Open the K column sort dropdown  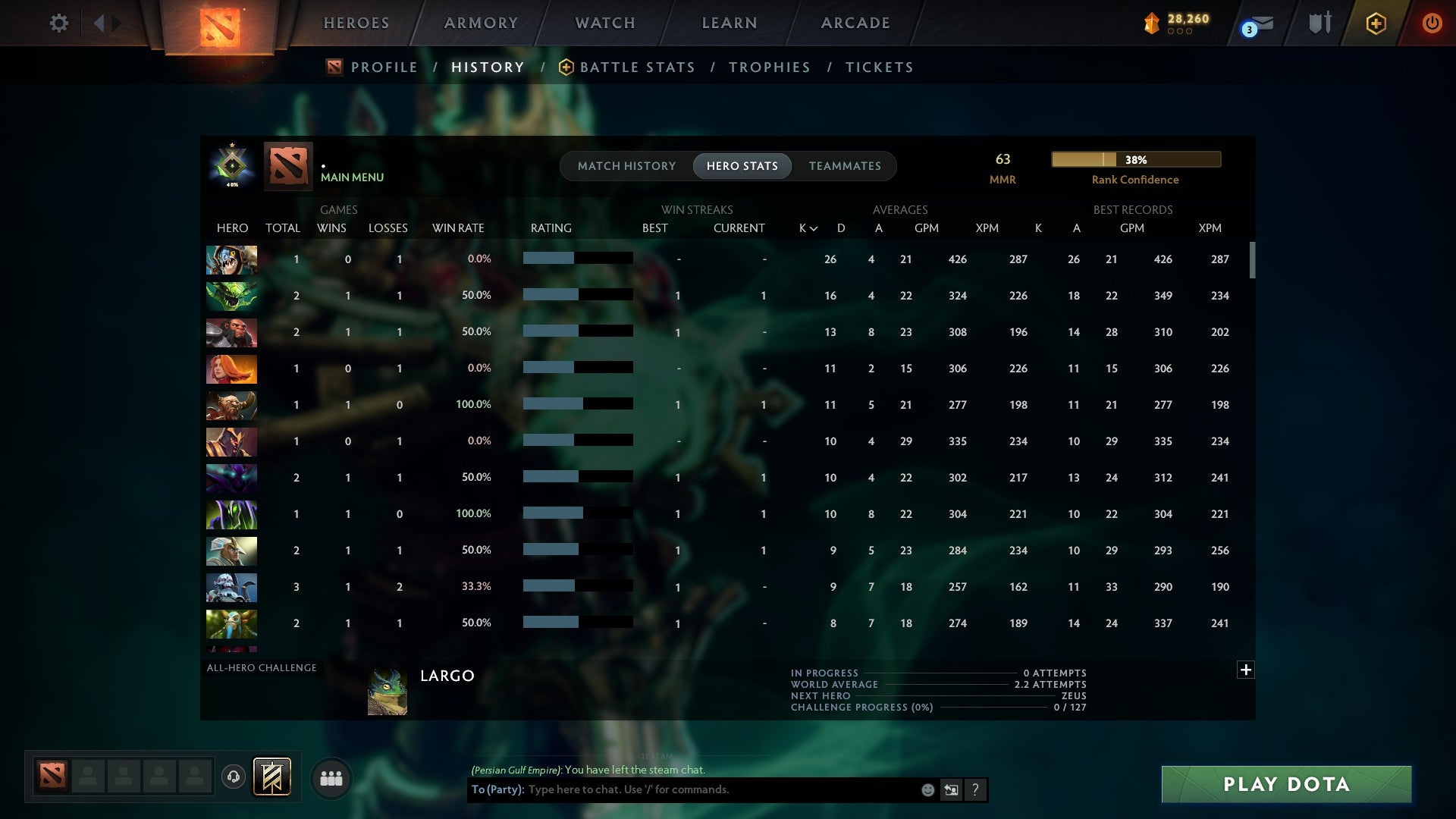(807, 227)
